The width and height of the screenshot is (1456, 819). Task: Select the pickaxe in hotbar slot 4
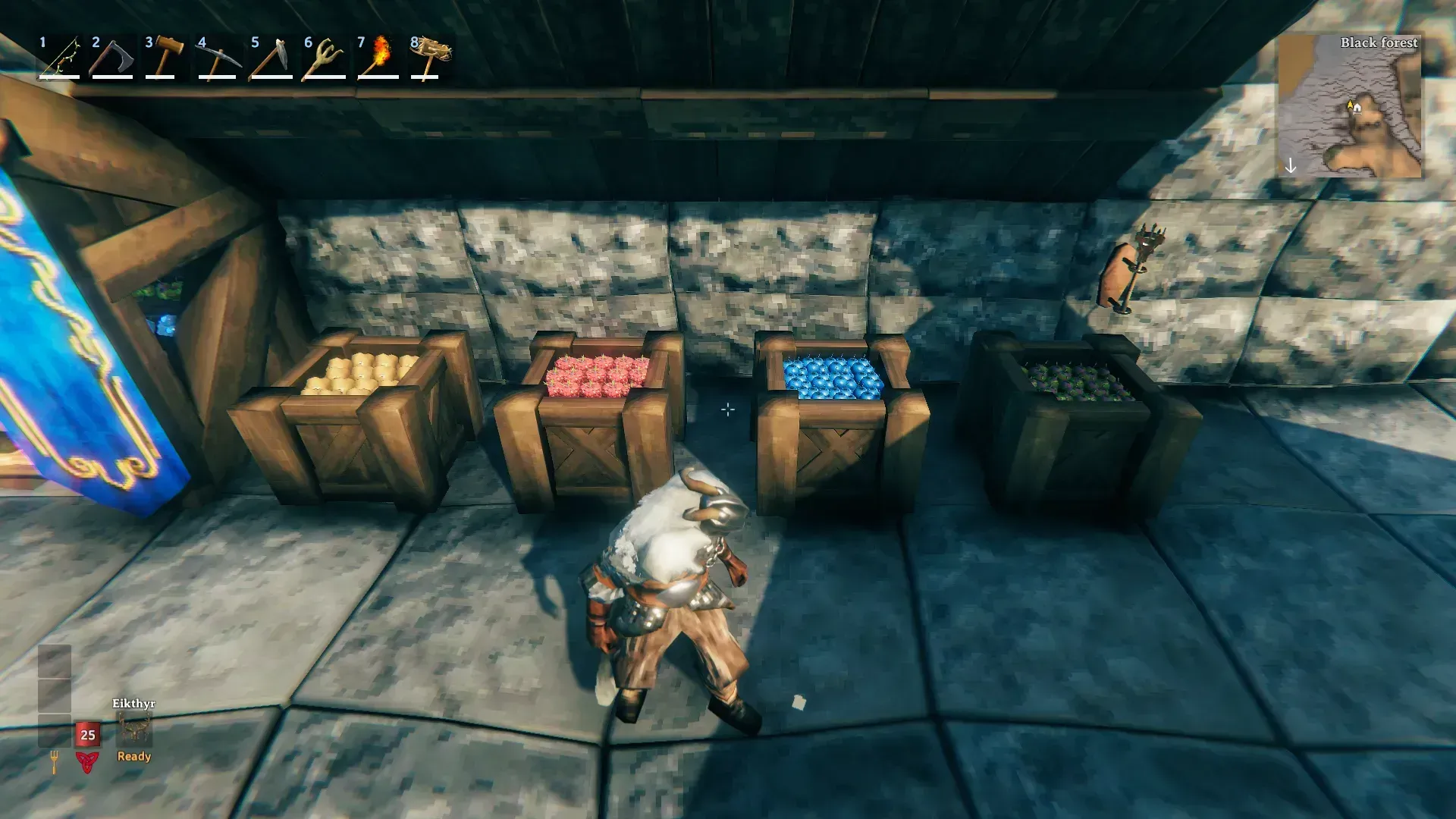218,58
